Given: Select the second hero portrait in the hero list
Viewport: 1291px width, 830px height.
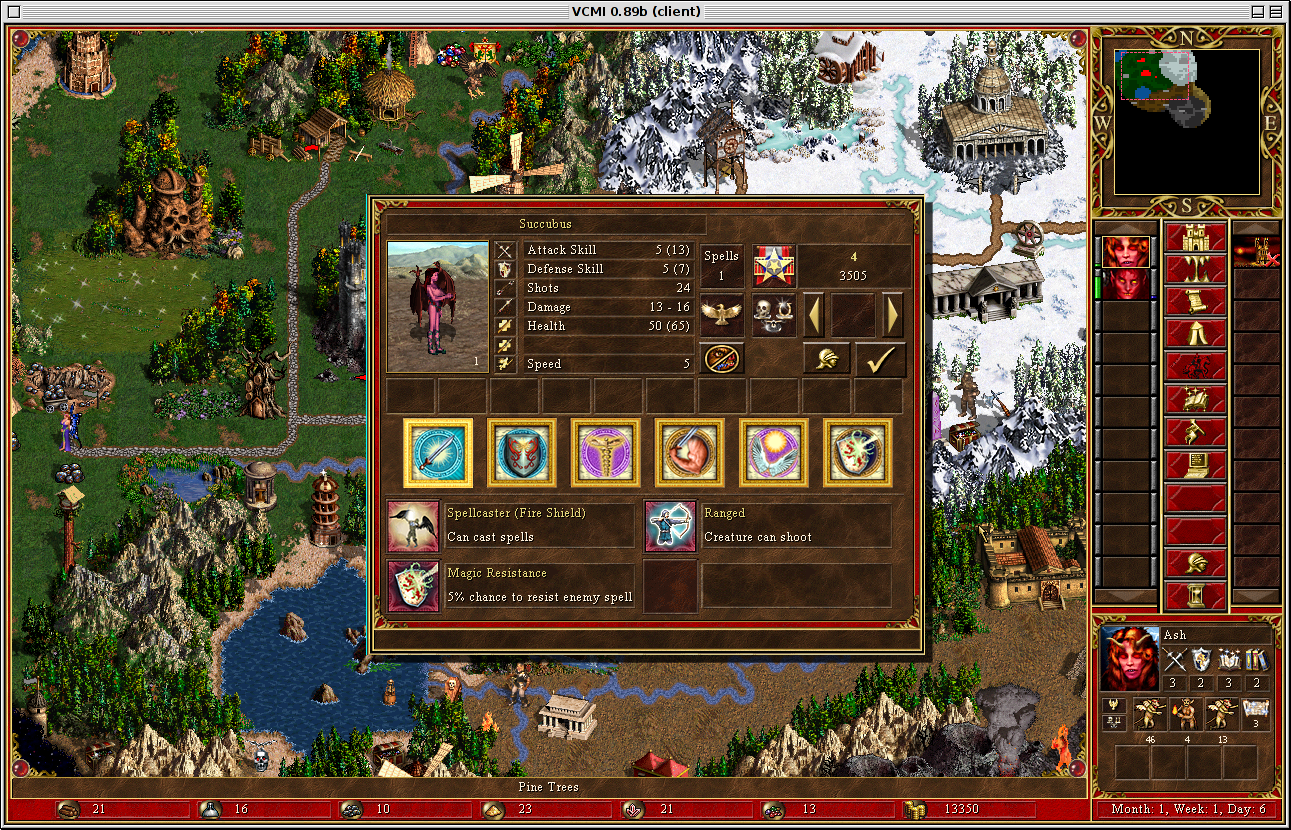Looking at the screenshot, I should tap(1126, 284).
